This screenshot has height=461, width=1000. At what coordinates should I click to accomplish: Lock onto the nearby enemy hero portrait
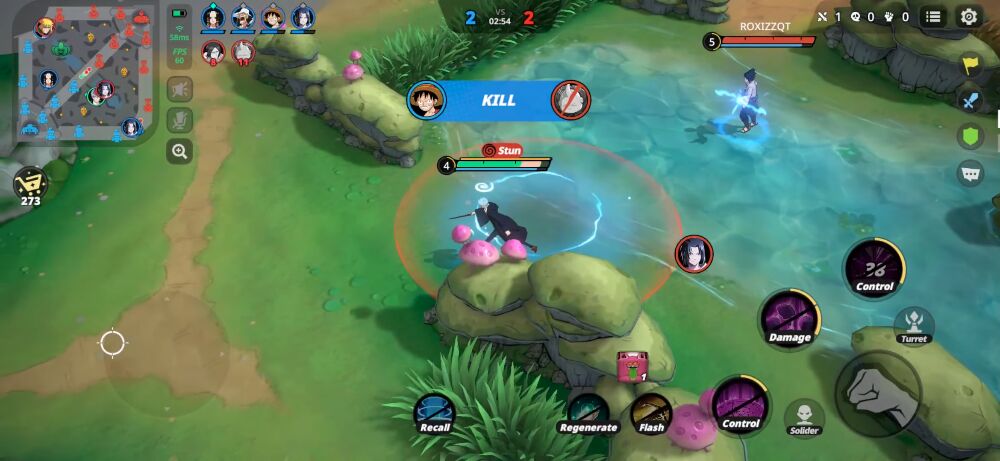pyautogui.click(x=693, y=254)
